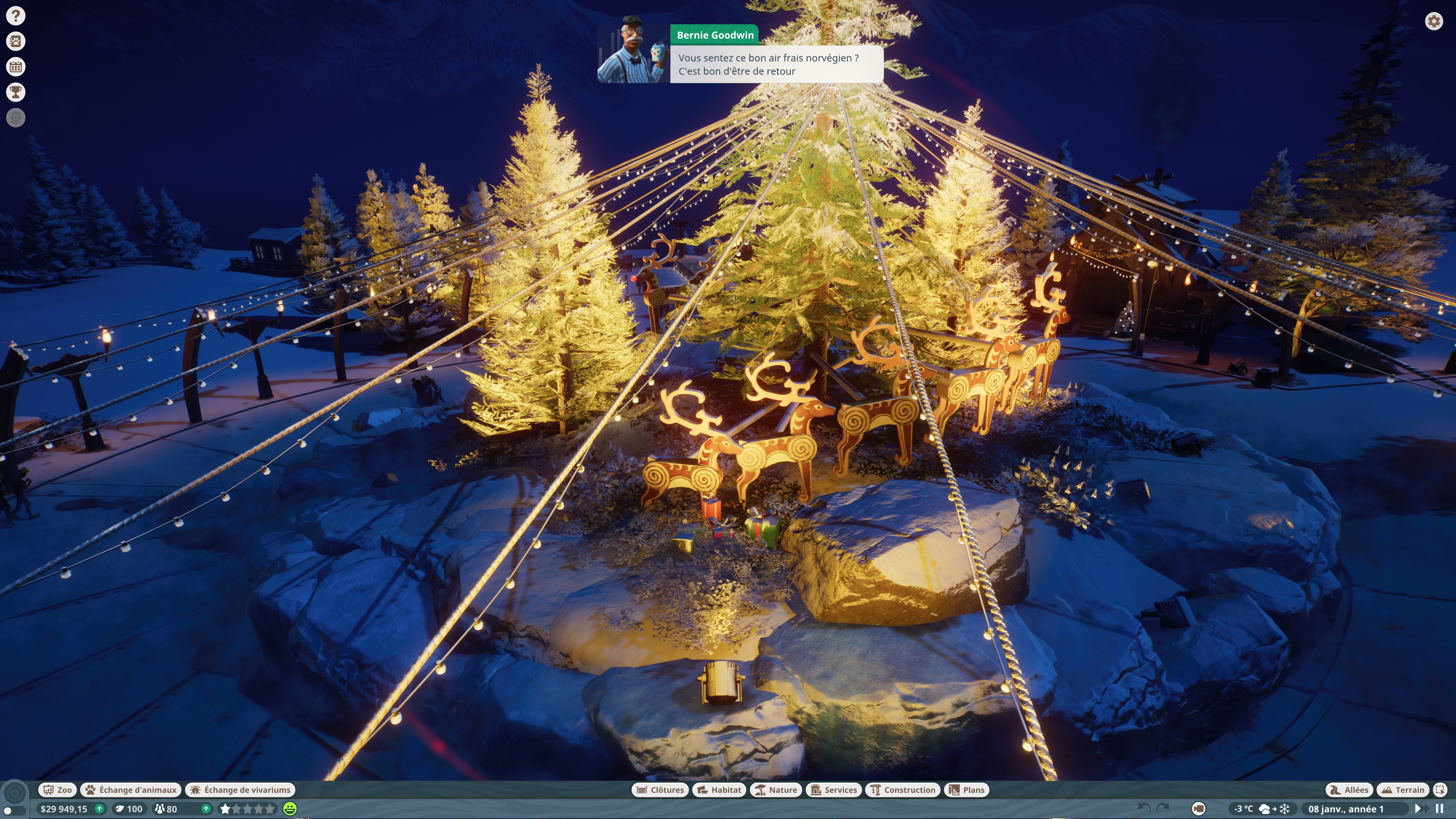Open the Habitat menu
The width and height of the screenshot is (1456, 819).
[x=719, y=789]
